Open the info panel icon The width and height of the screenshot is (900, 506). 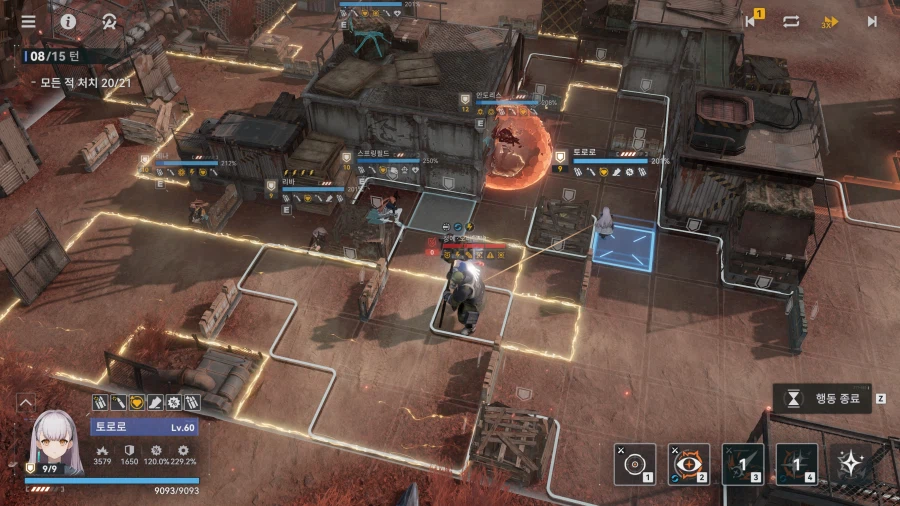point(68,21)
